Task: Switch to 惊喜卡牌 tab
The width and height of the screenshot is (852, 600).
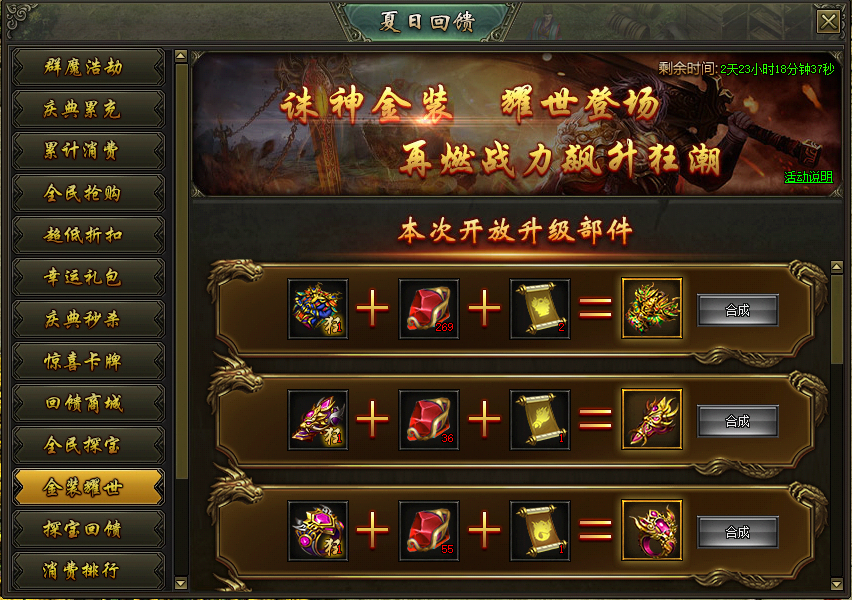Action: tap(88, 361)
